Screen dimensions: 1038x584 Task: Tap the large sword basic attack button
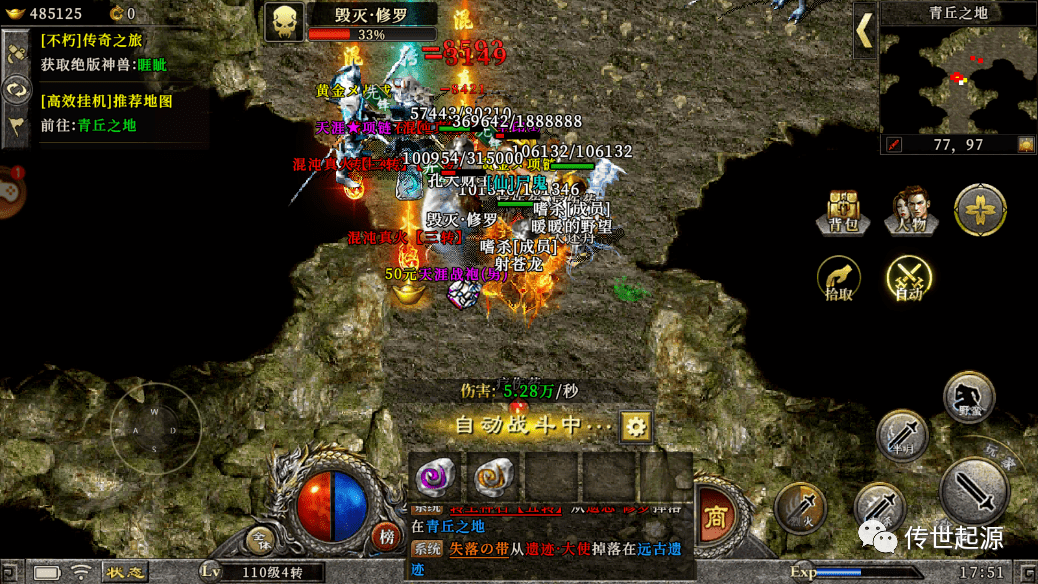(972, 491)
